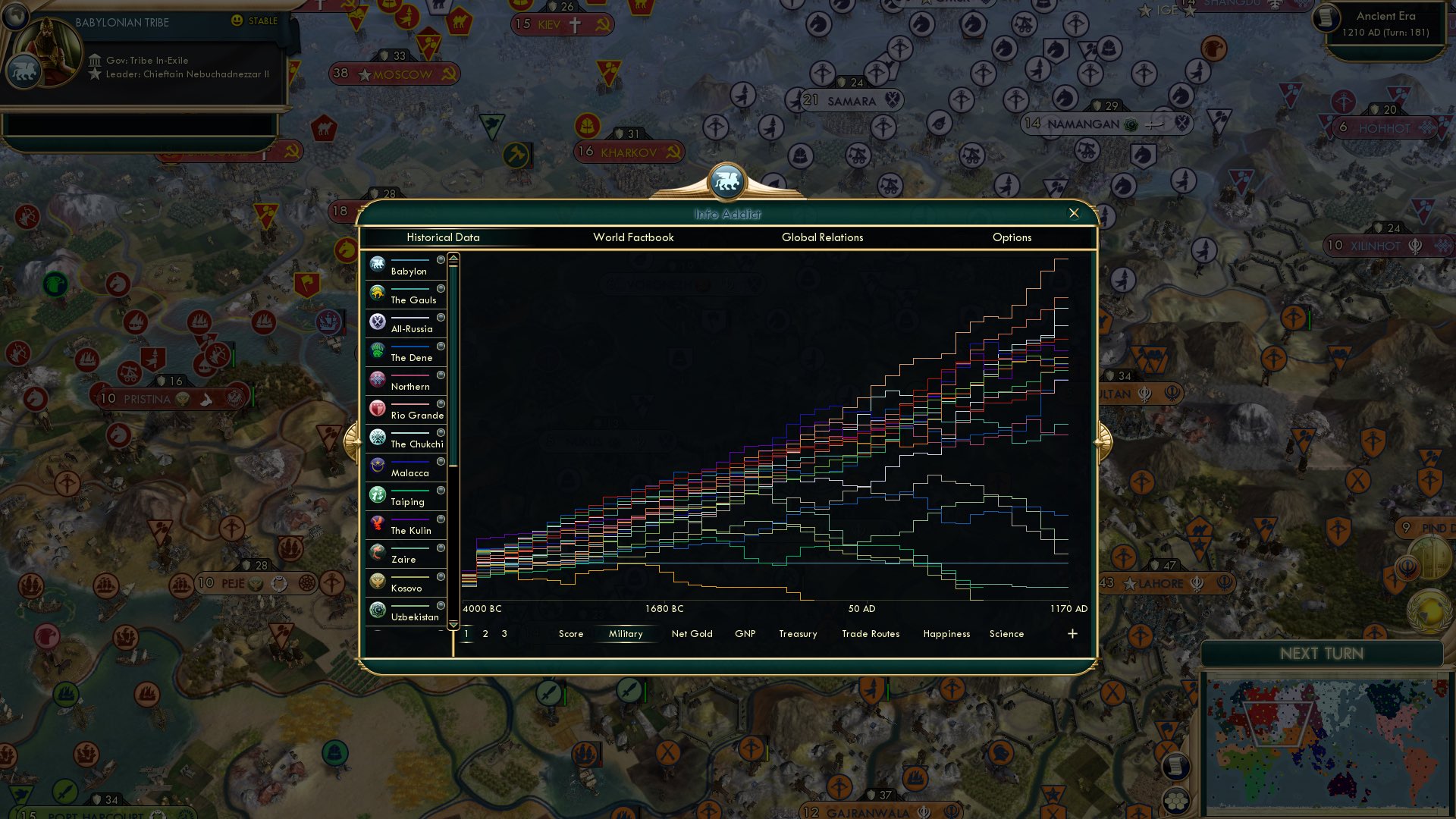Screen dimensions: 1456x819
Task: Click the All-Russia globe icon
Action: pos(377,322)
